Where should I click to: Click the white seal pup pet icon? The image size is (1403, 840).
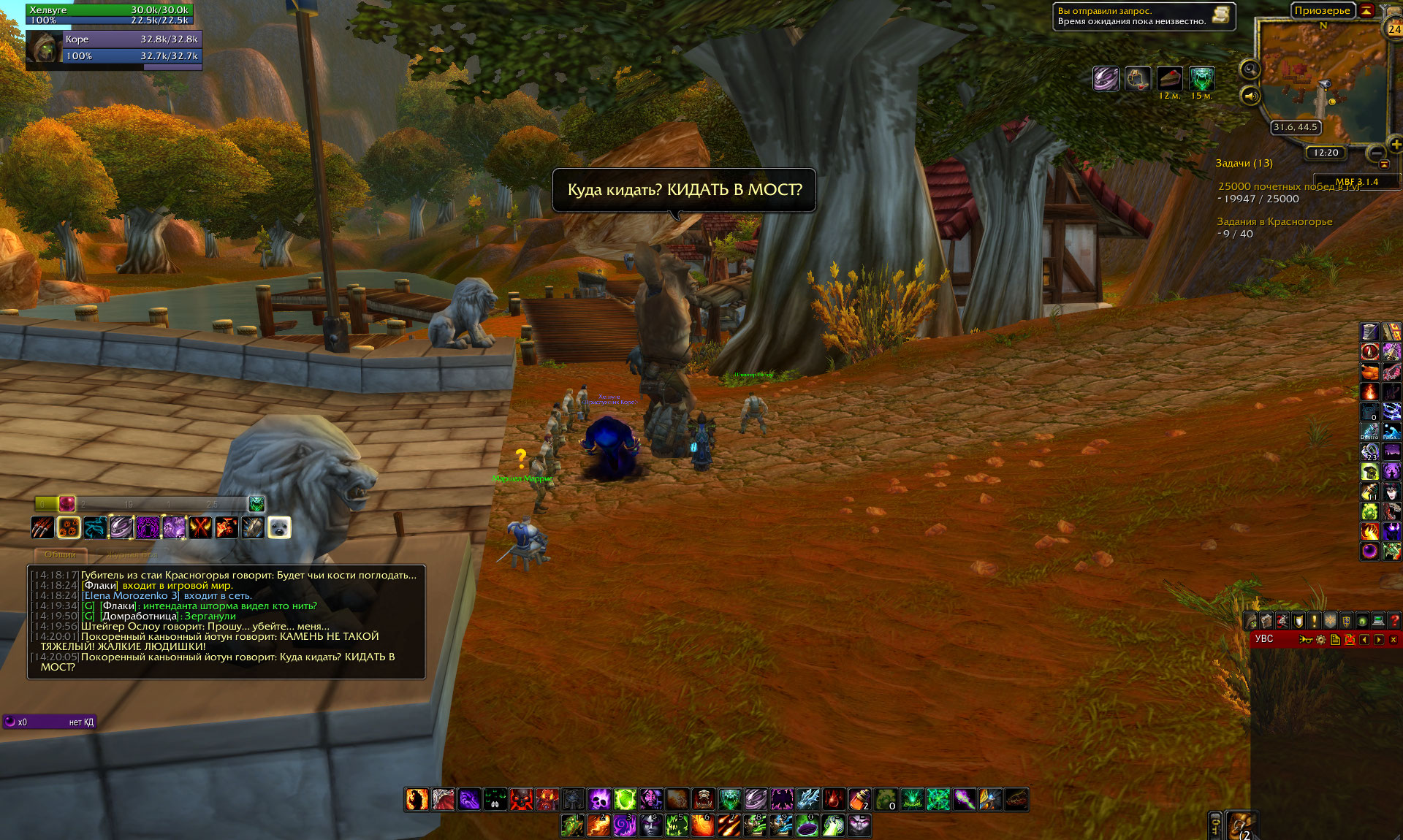point(279,527)
